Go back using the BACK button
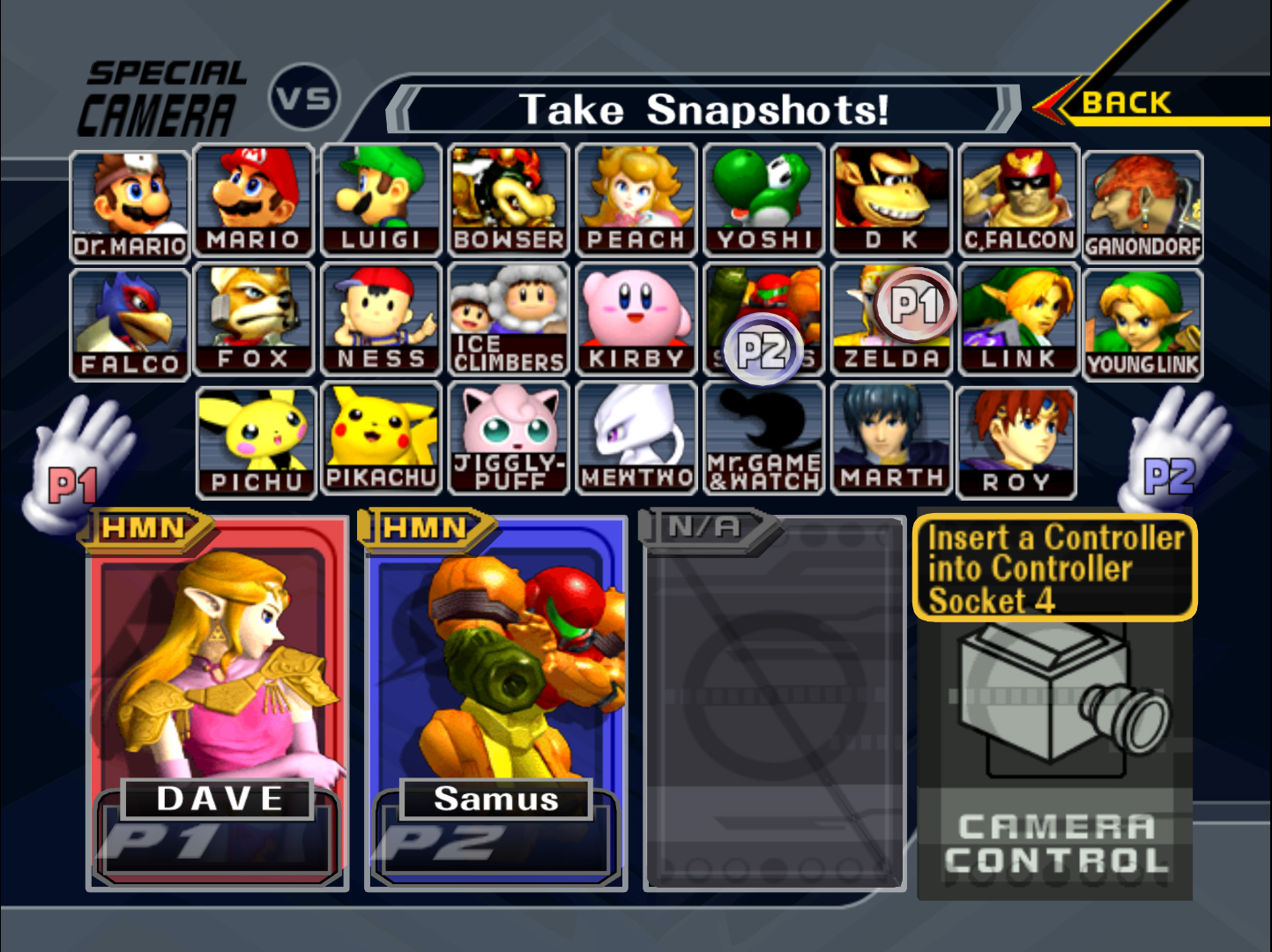The width and height of the screenshot is (1272, 952). (1126, 103)
